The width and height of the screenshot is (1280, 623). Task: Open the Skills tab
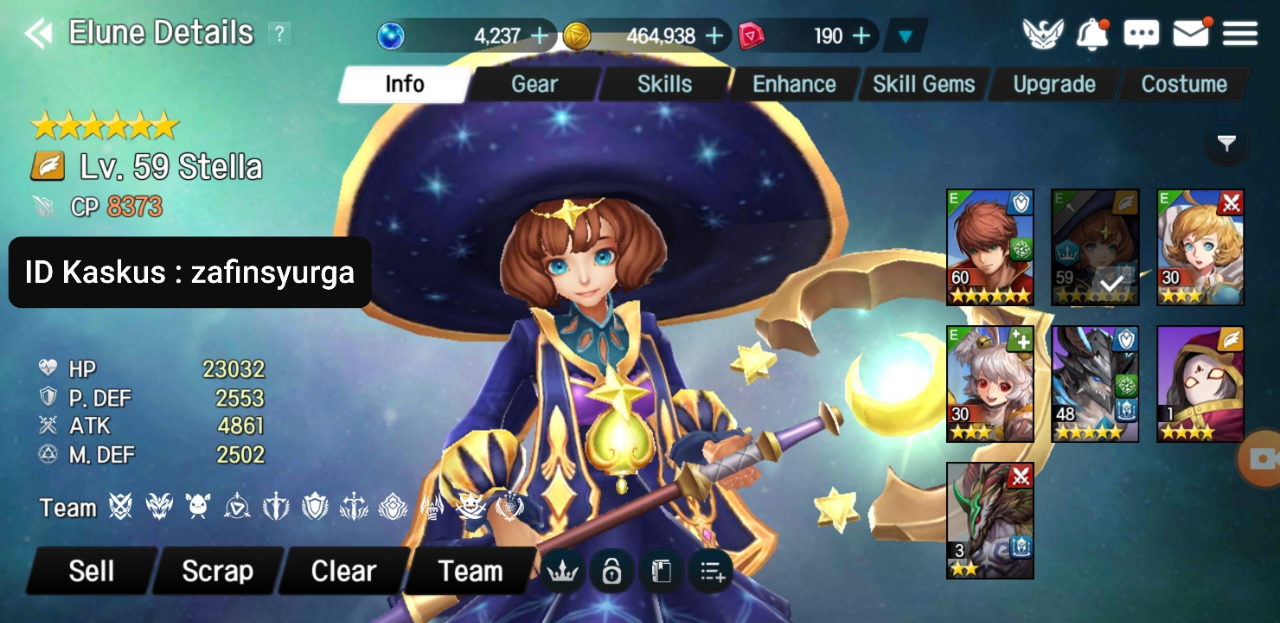tap(664, 84)
